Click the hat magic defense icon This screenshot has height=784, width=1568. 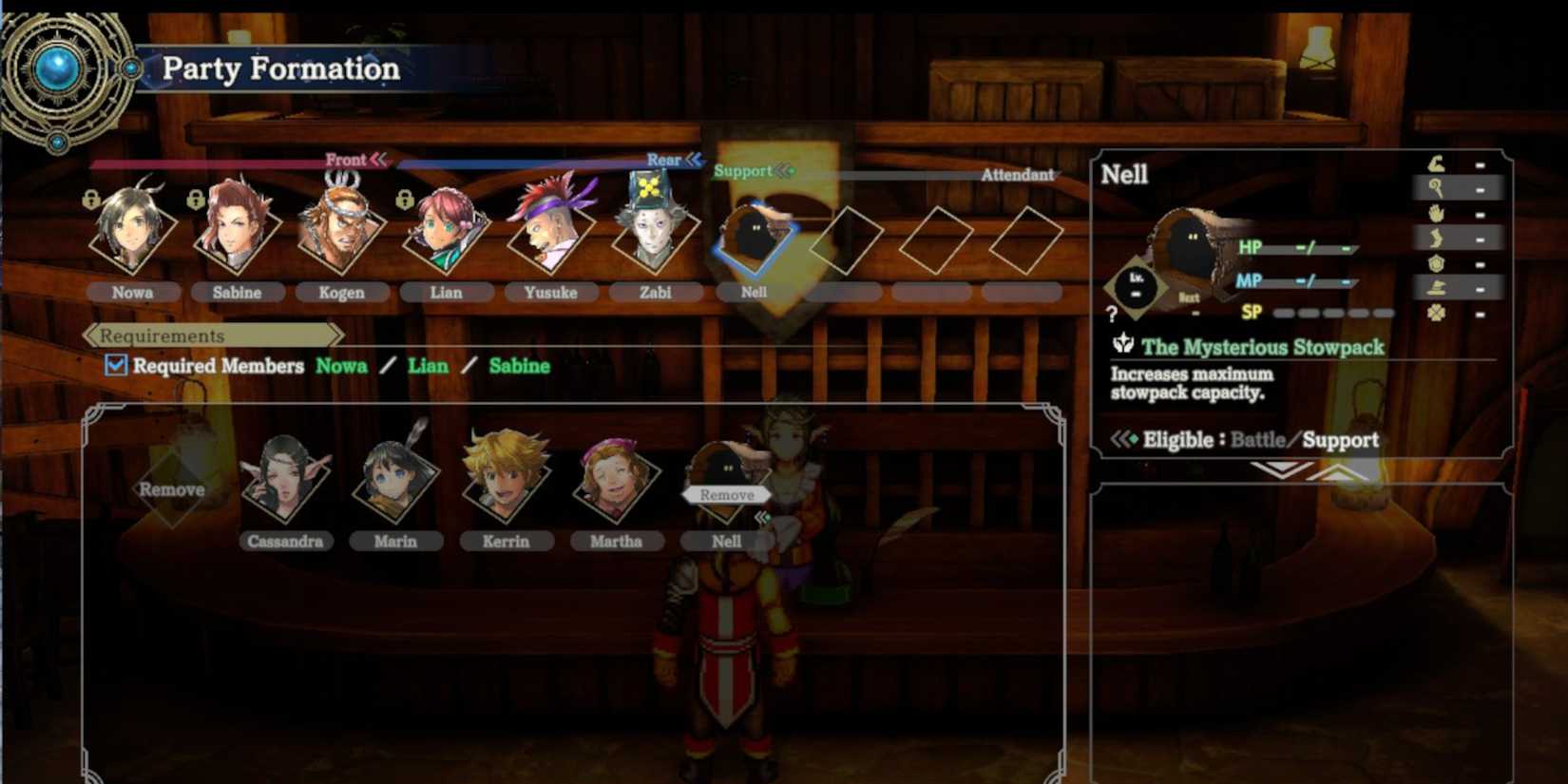(x=1437, y=288)
